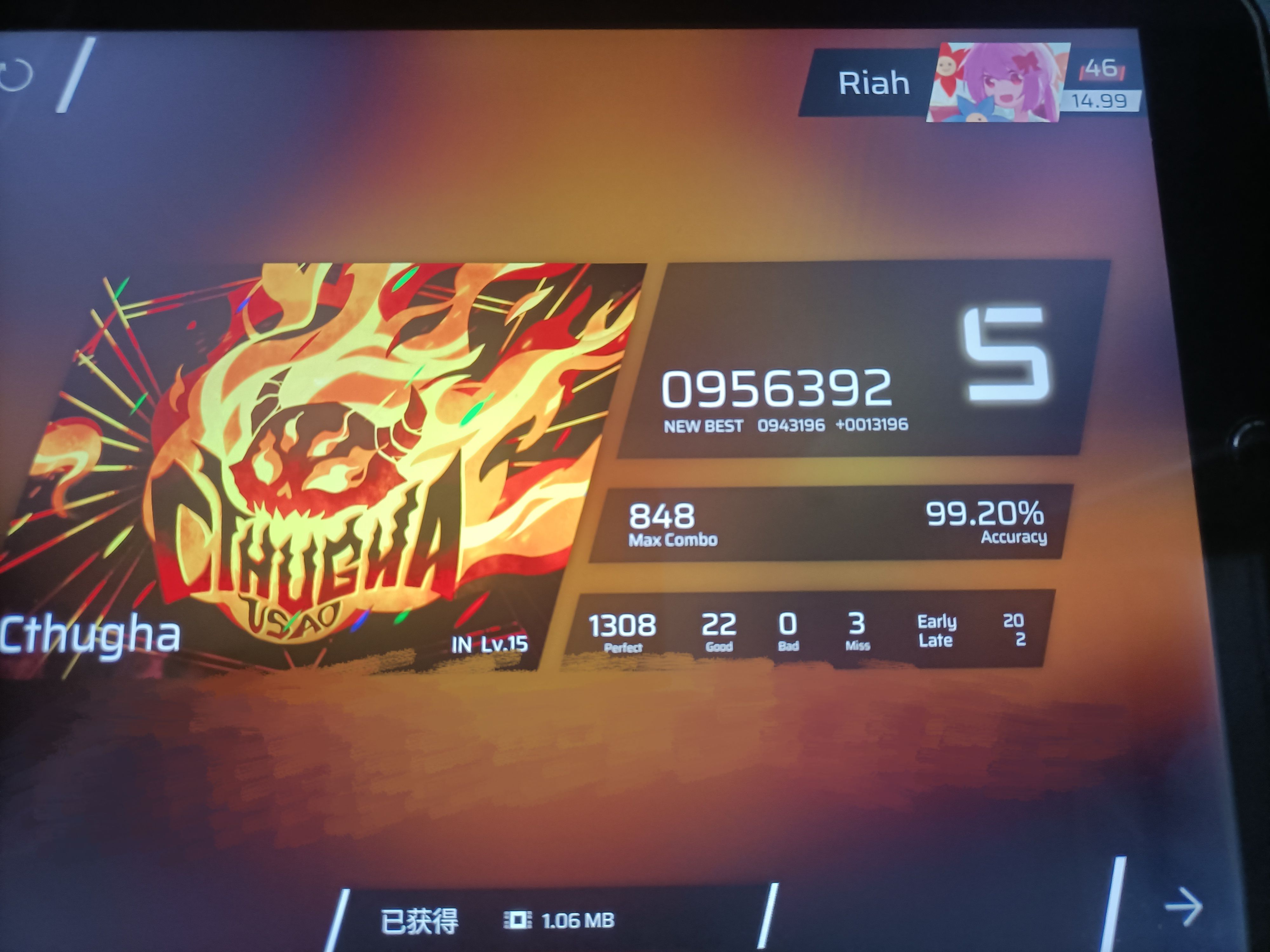Viewport: 1270px width, 952px height.
Task: Tap the Early/Late timing details panel
Action: pyautogui.click(x=970, y=631)
